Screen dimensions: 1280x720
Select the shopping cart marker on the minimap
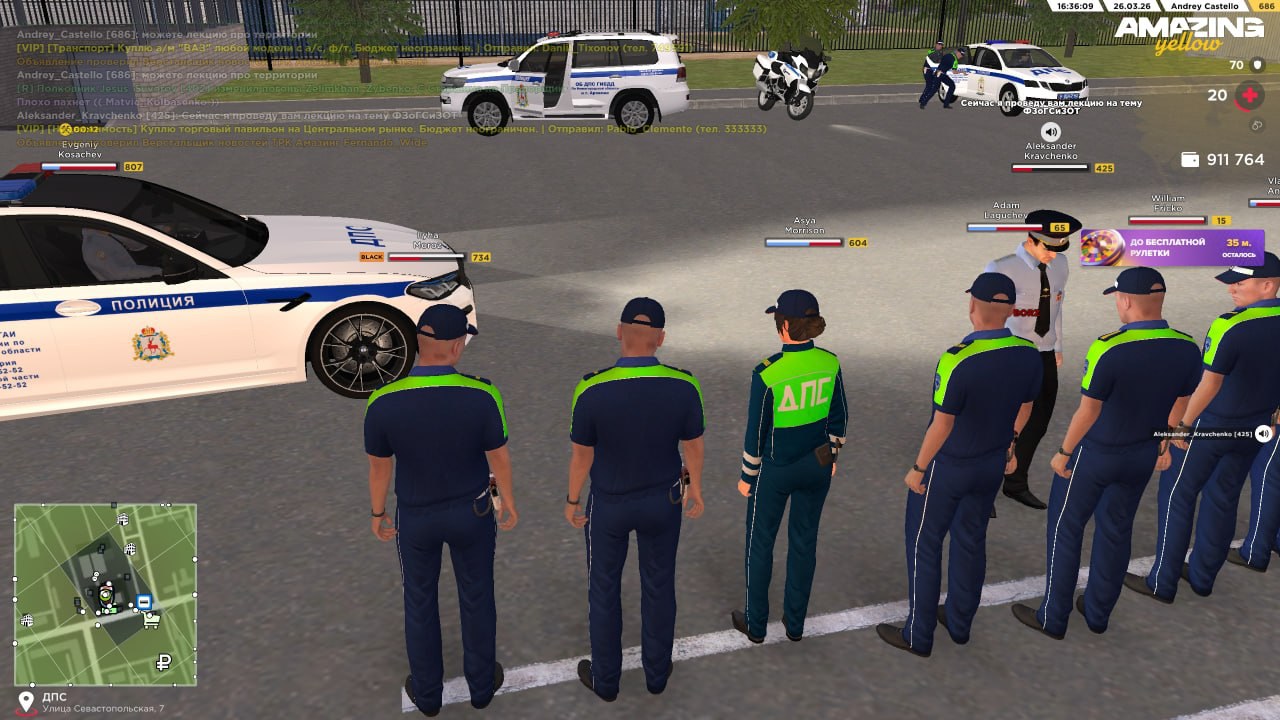tap(152, 620)
